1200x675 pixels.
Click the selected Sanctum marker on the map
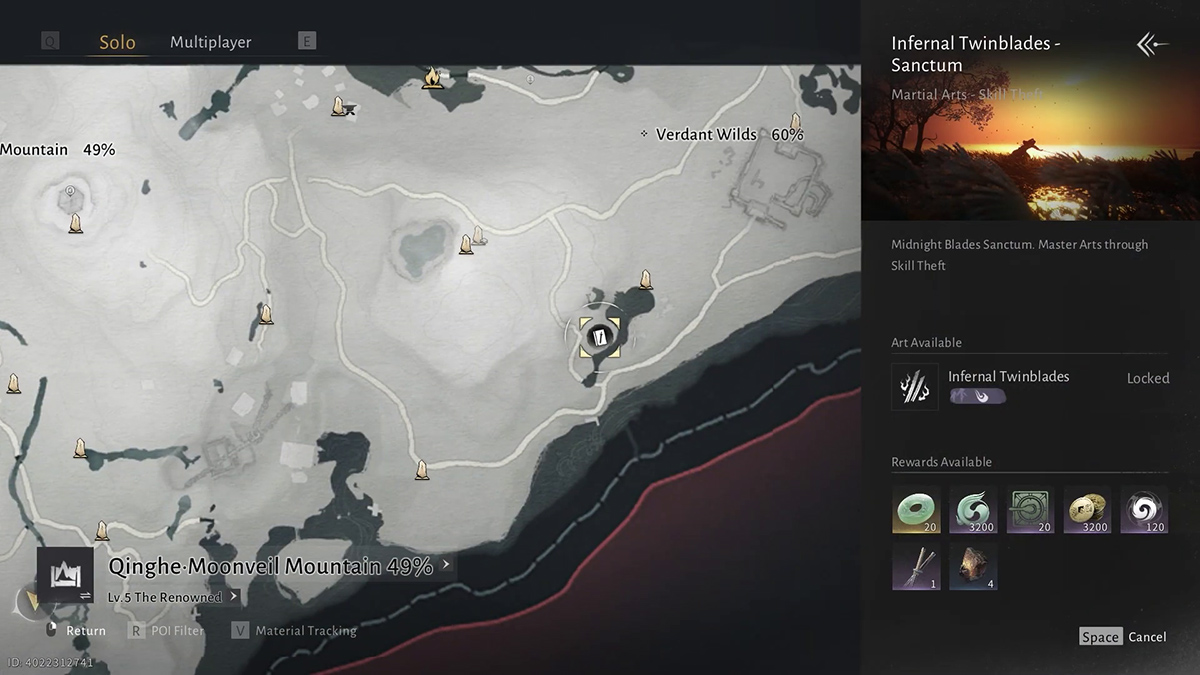click(599, 337)
